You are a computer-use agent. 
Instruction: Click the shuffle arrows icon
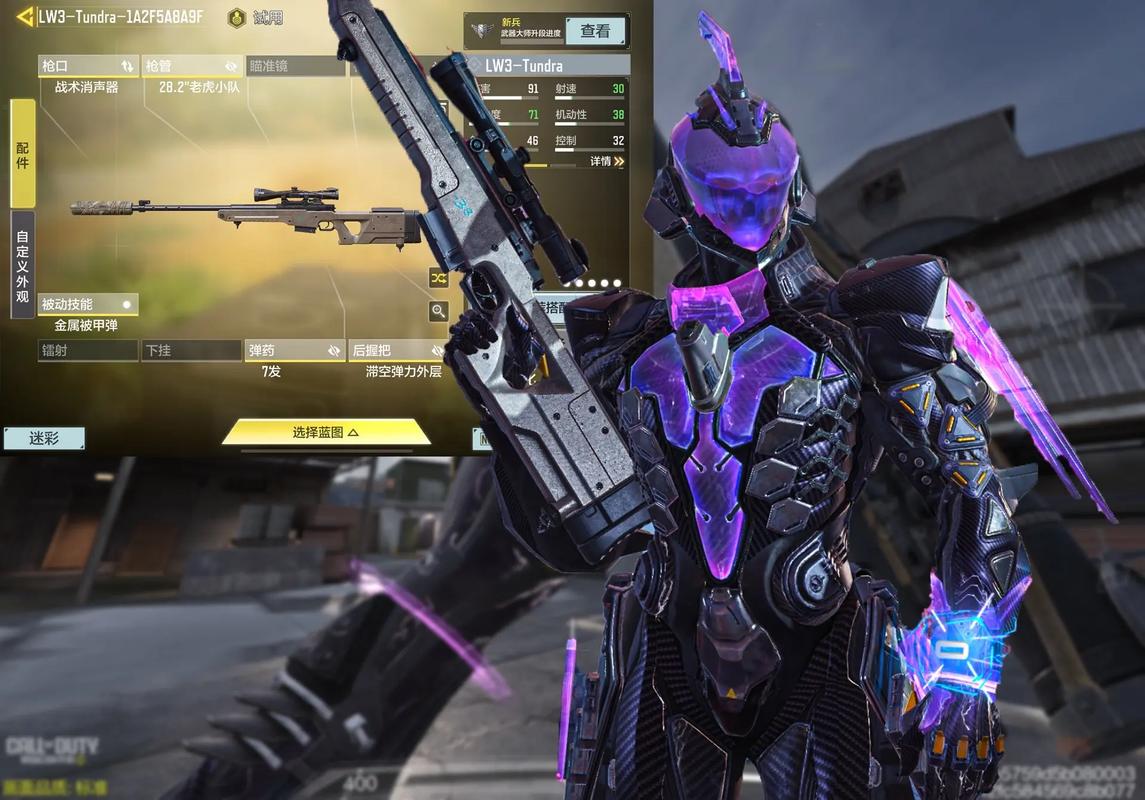pyautogui.click(x=438, y=276)
